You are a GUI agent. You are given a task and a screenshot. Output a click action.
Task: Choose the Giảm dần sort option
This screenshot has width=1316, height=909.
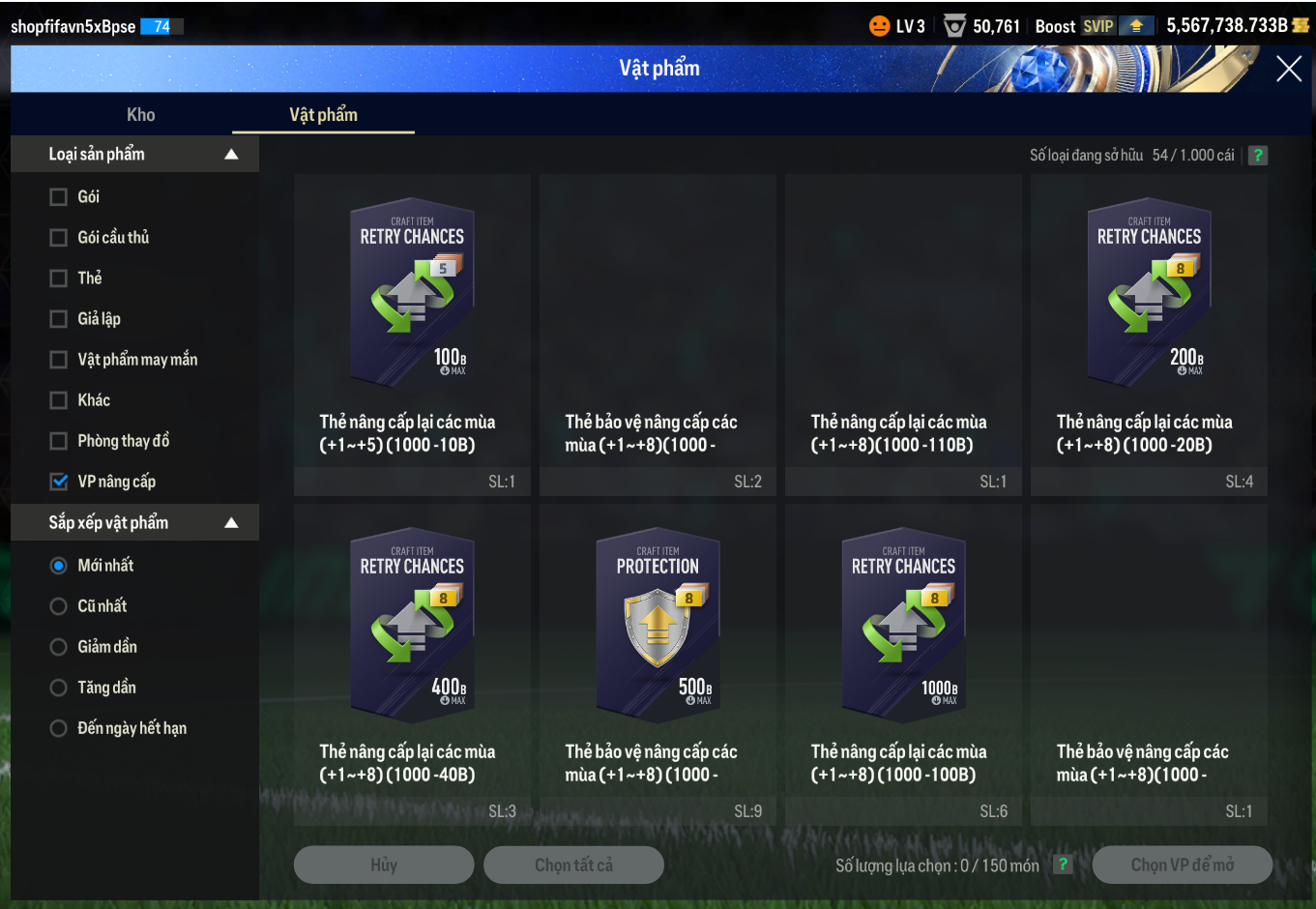59,647
